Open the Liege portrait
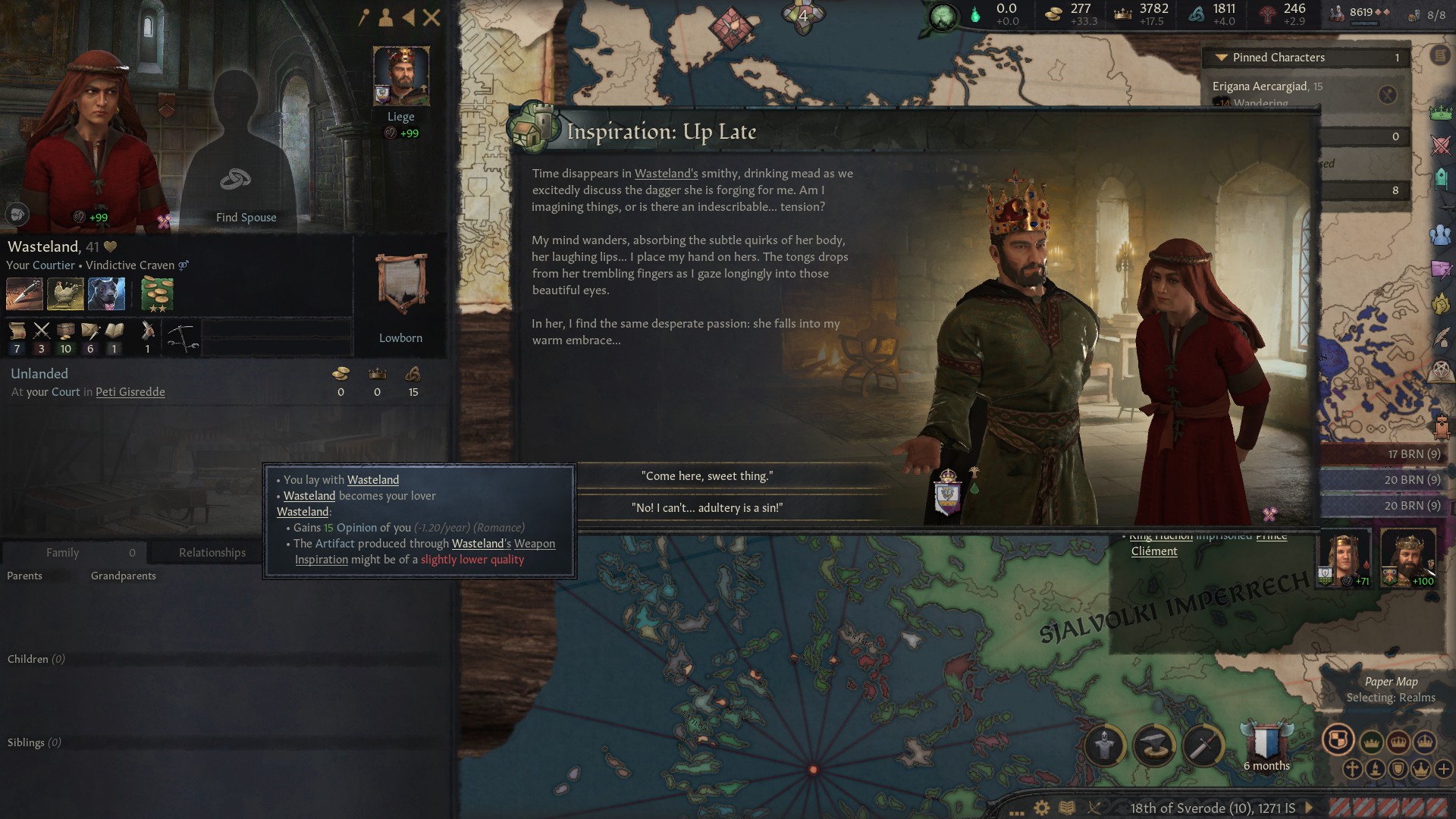Viewport: 1456px width, 819px height. coord(401,76)
